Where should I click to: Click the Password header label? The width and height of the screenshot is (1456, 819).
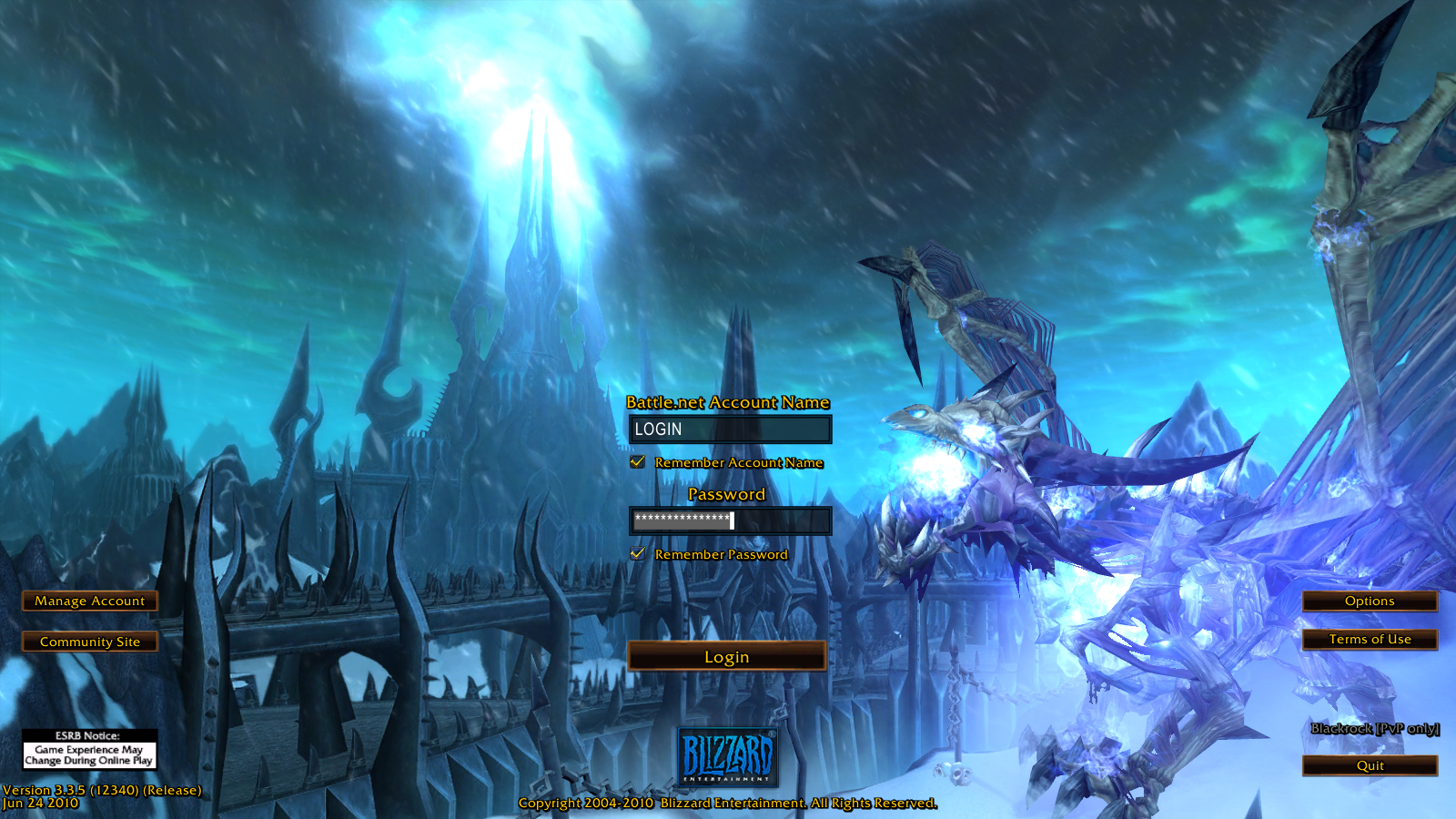725,493
